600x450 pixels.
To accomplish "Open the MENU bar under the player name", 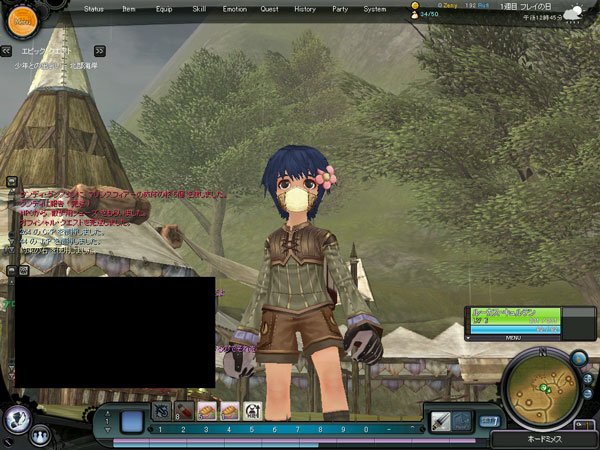I will [x=511, y=337].
